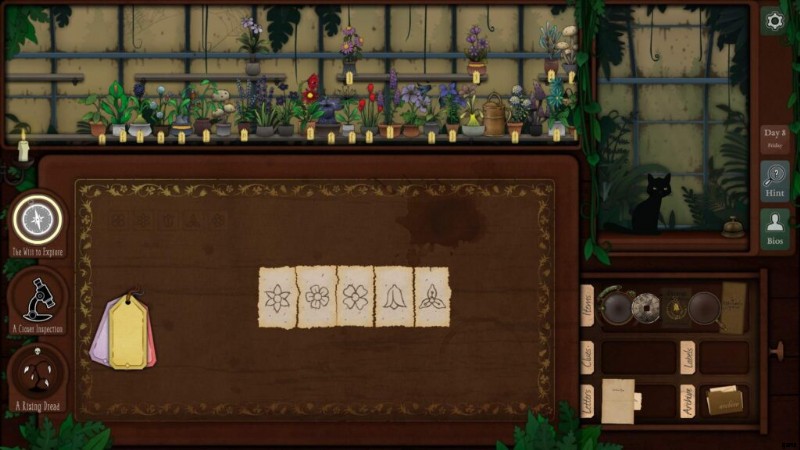This screenshot has width=800, height=450.
Task: Open the Letters drawer tab
Action: [588, 402]
